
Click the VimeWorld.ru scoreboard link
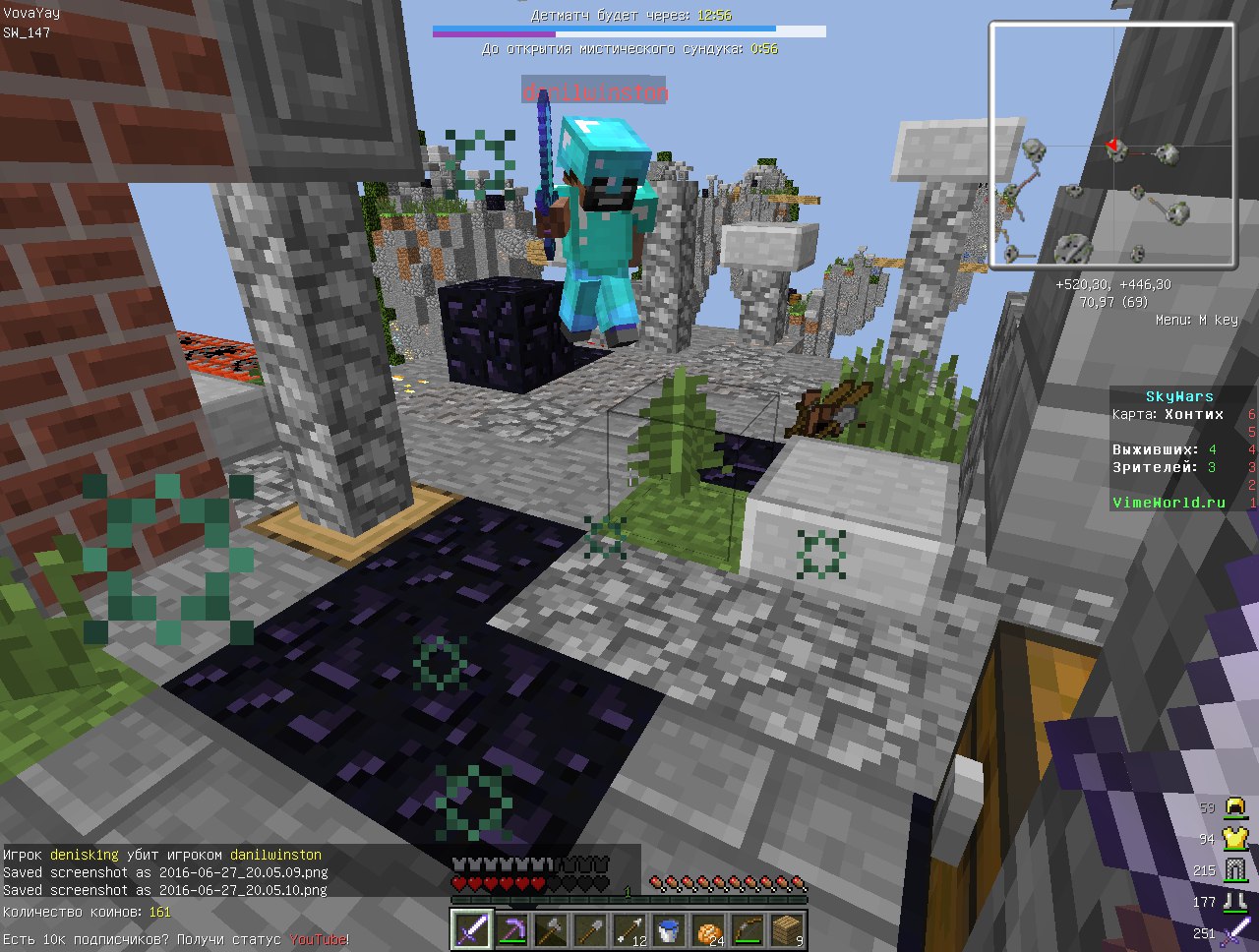point(1169,503)
